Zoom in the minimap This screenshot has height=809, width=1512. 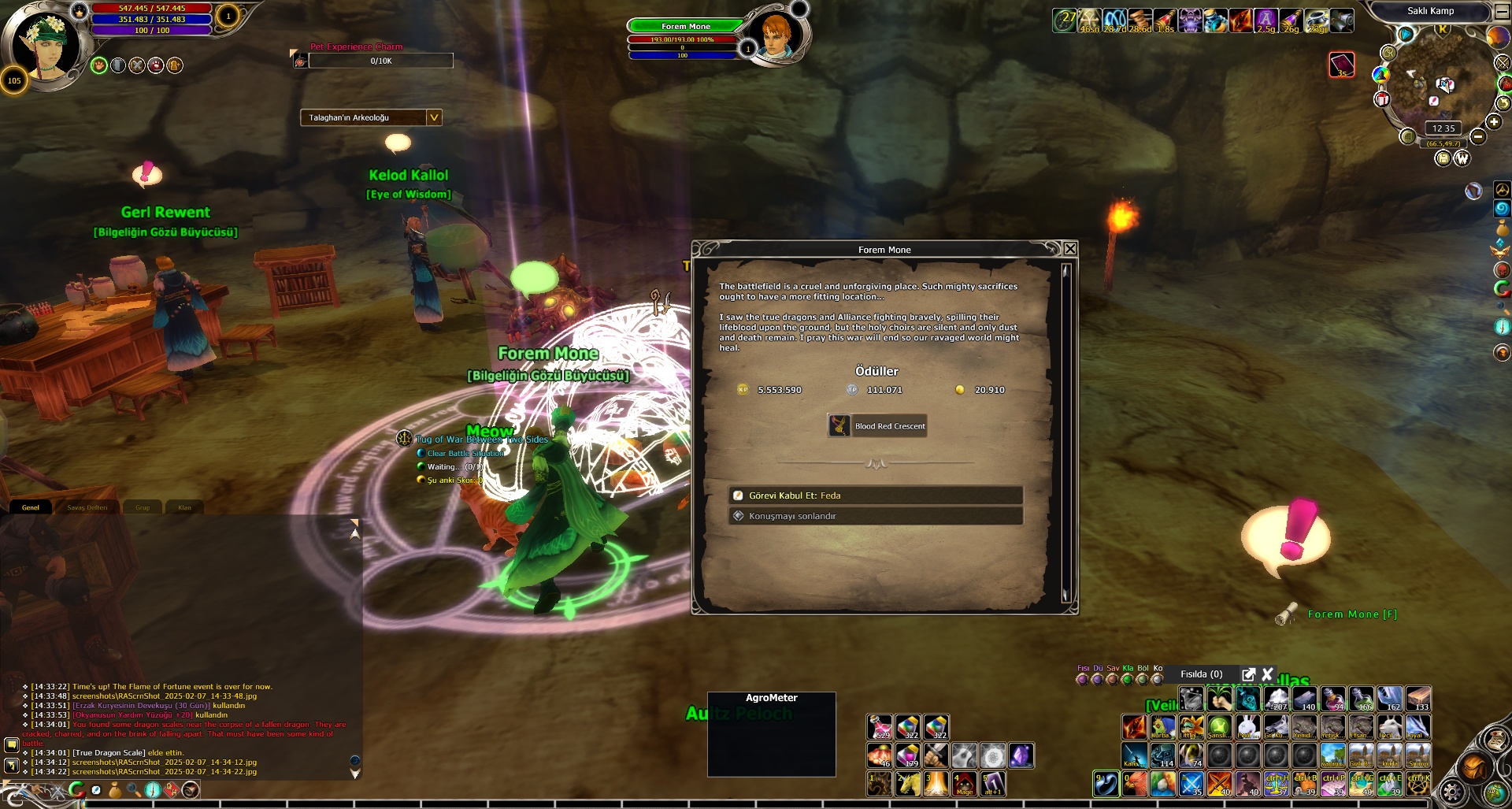tap(1494, 121)
